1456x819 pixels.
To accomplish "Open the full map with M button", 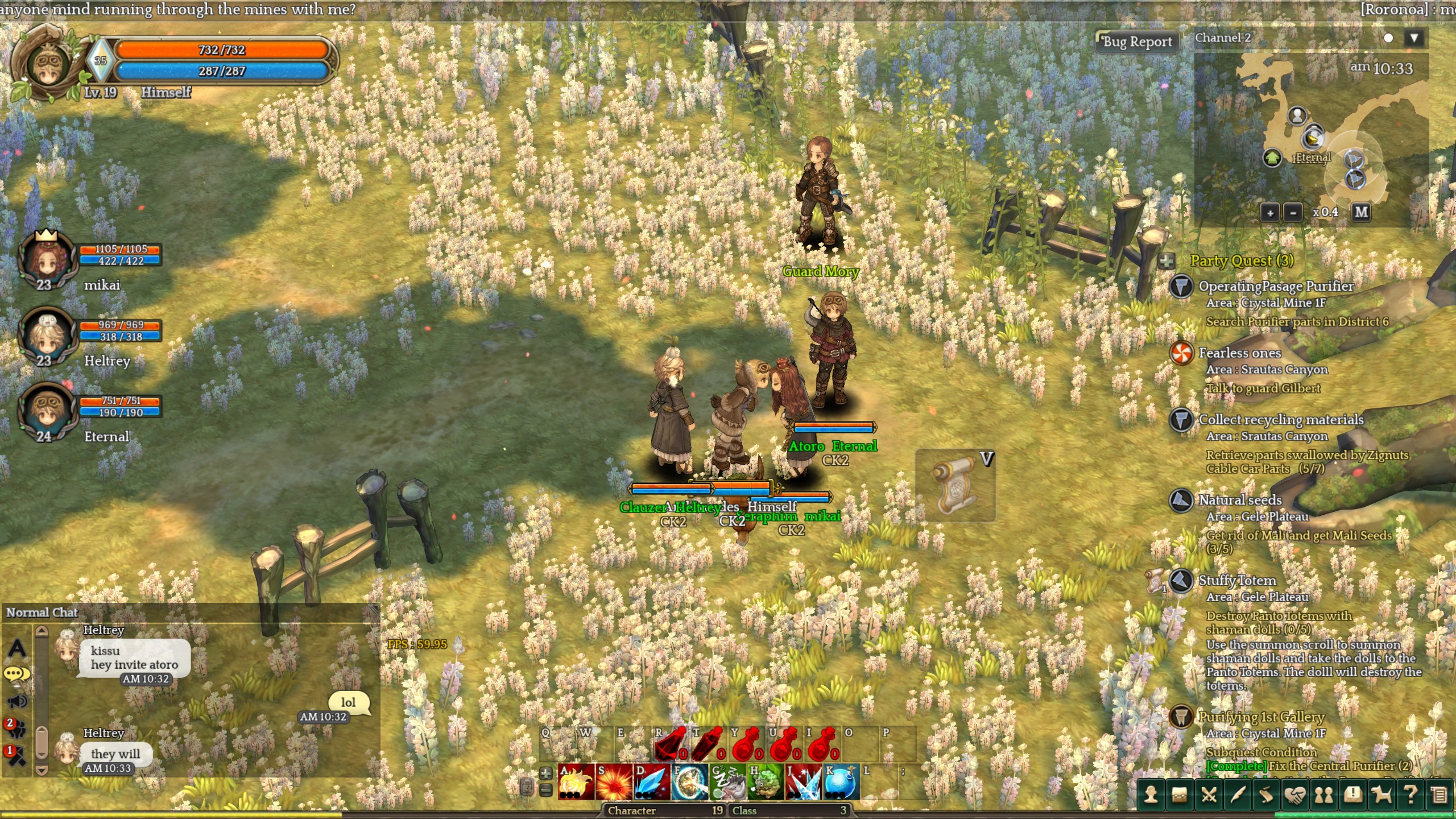I will pos(1361,212).
